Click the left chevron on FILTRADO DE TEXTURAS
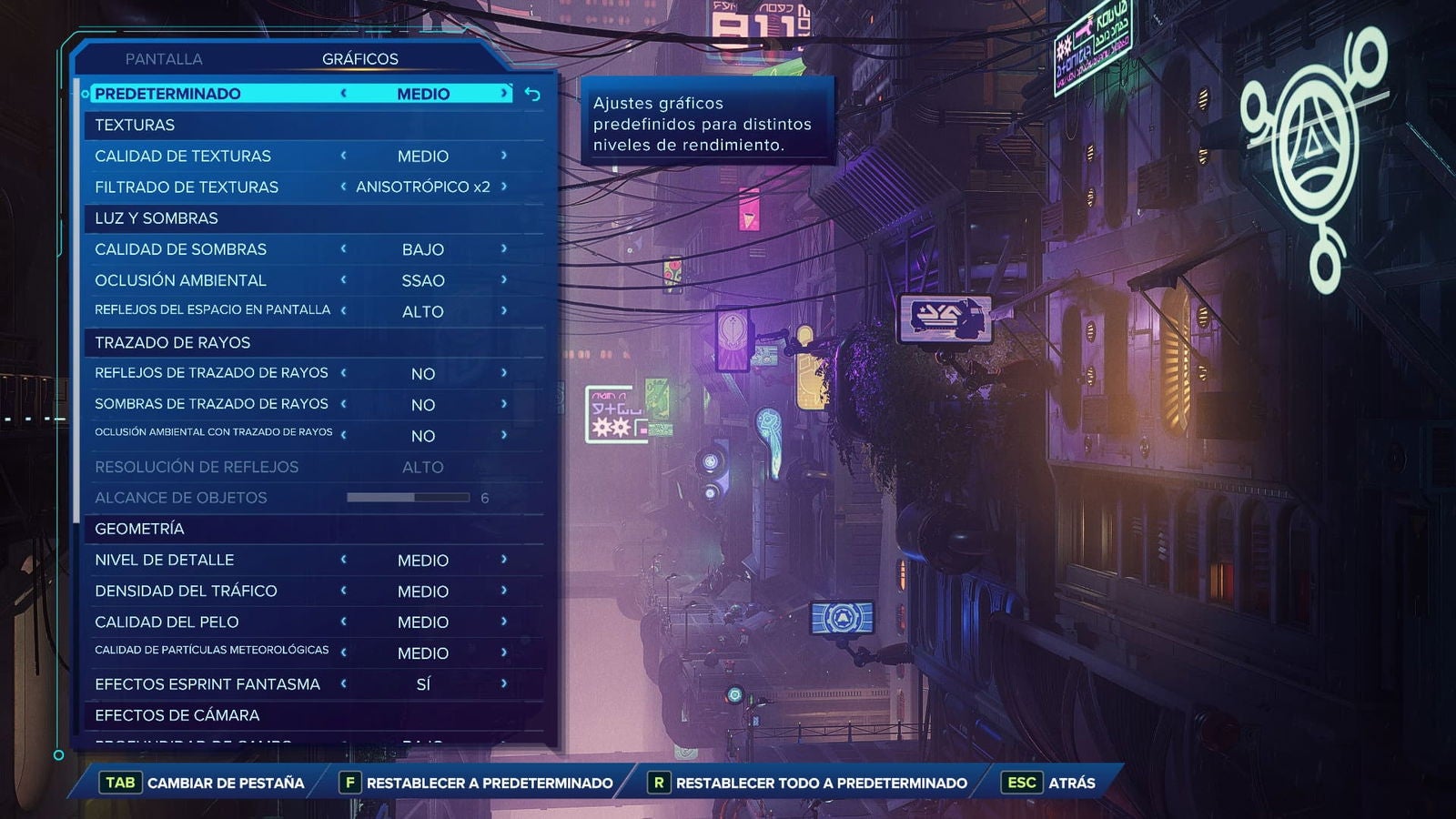Screen dimensions: 1456x819 click(x=346, y=187)
